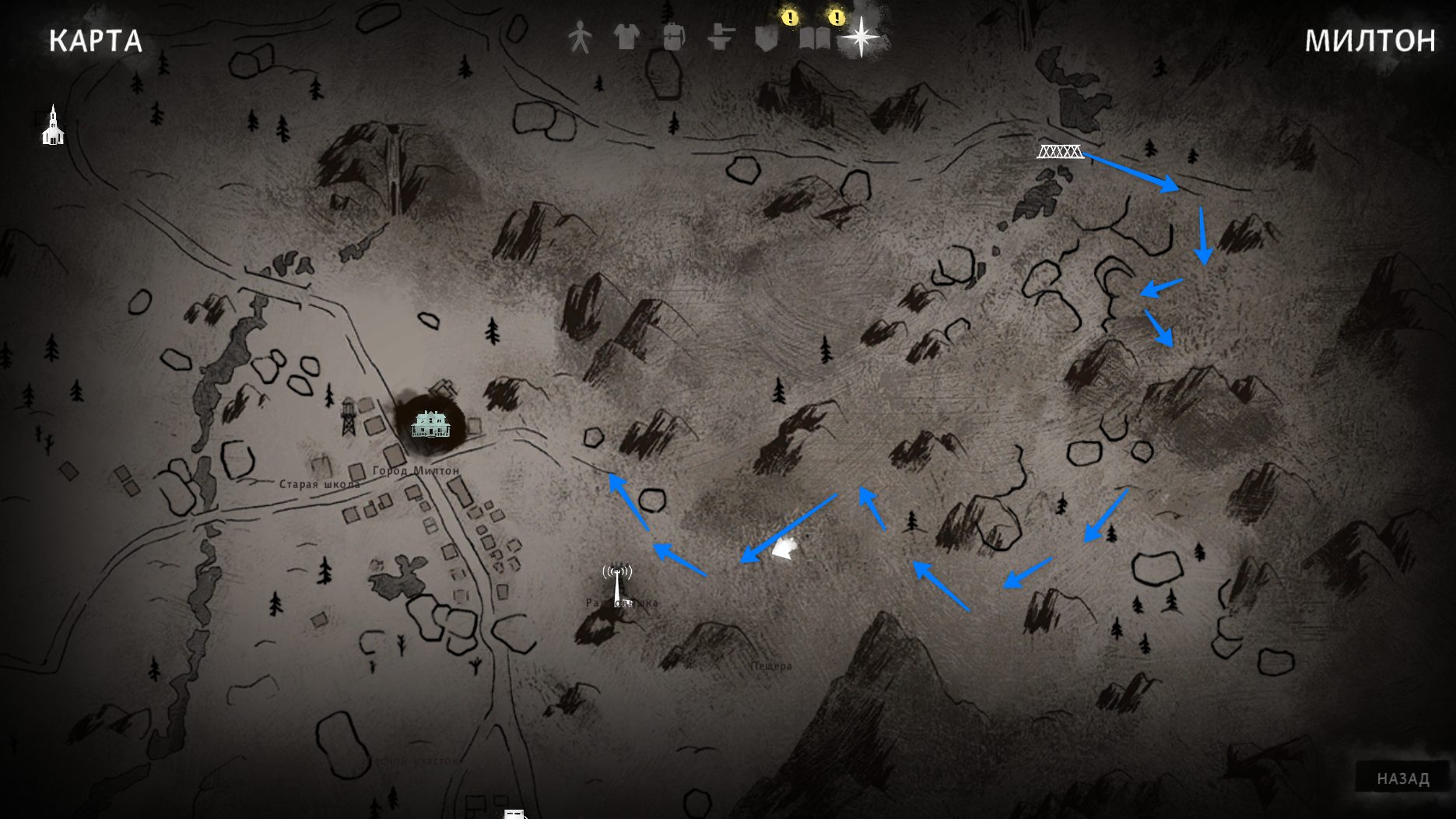1456x819 pixels.
Task: Click the church marker on the map
Action: point(53,126)
